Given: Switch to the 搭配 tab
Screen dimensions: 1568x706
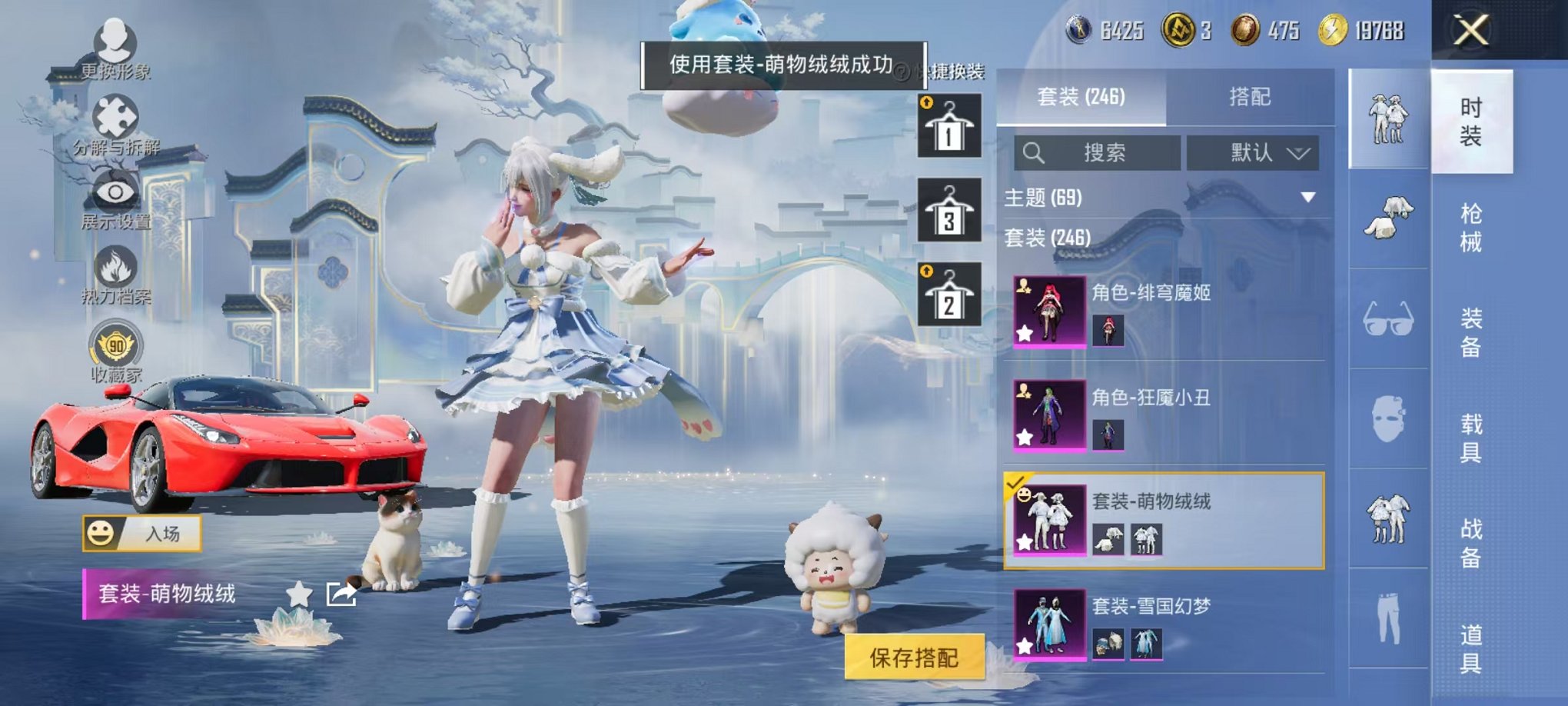Looking at the screenshot, I should tap(1251, 95).
